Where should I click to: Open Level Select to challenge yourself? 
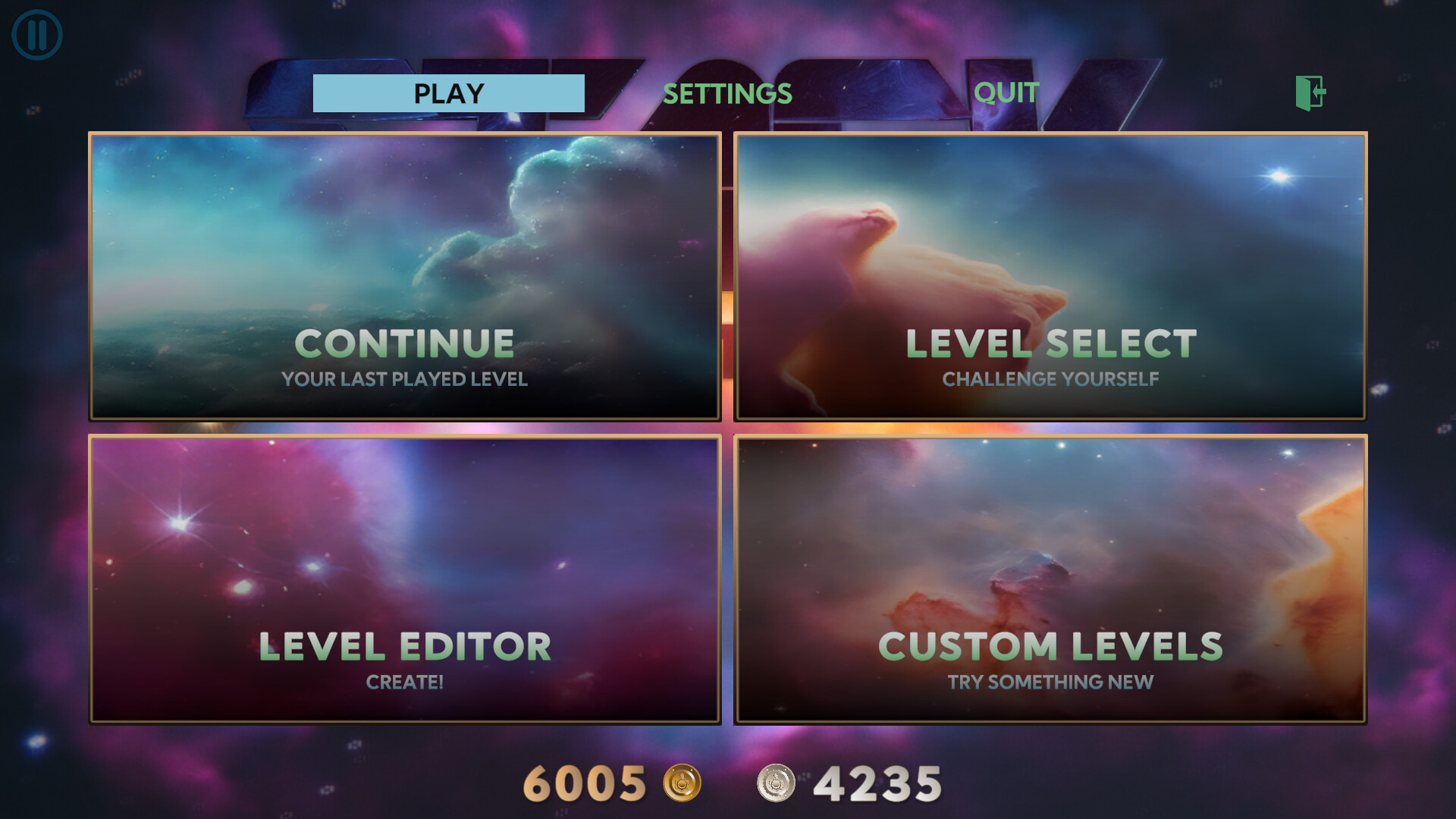pyautogui.click(x=1051, y=343)
